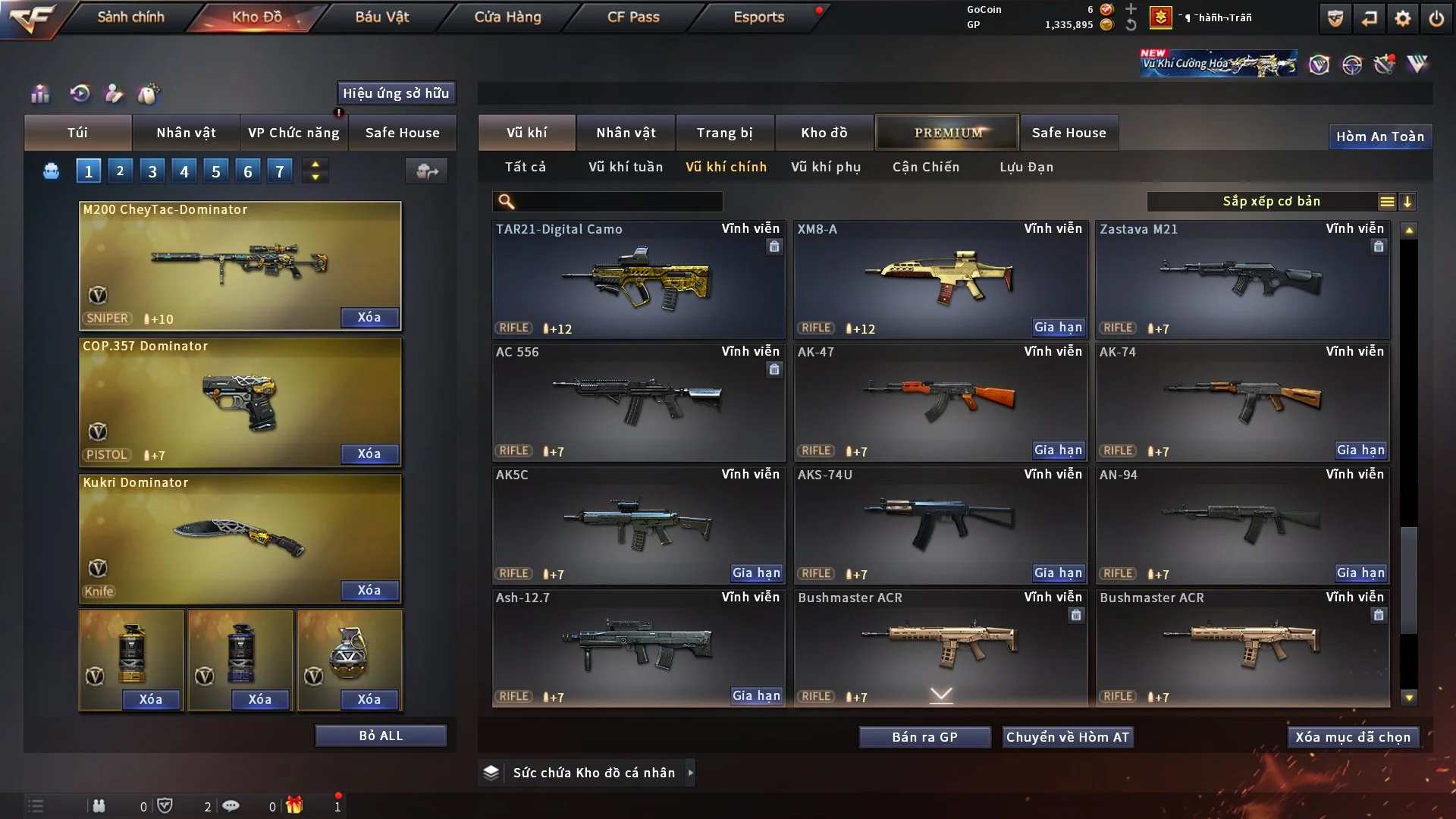This screenshot has height=819, width=1456.
Task: Open the settings gear icon
Action: click(1402, 18)
